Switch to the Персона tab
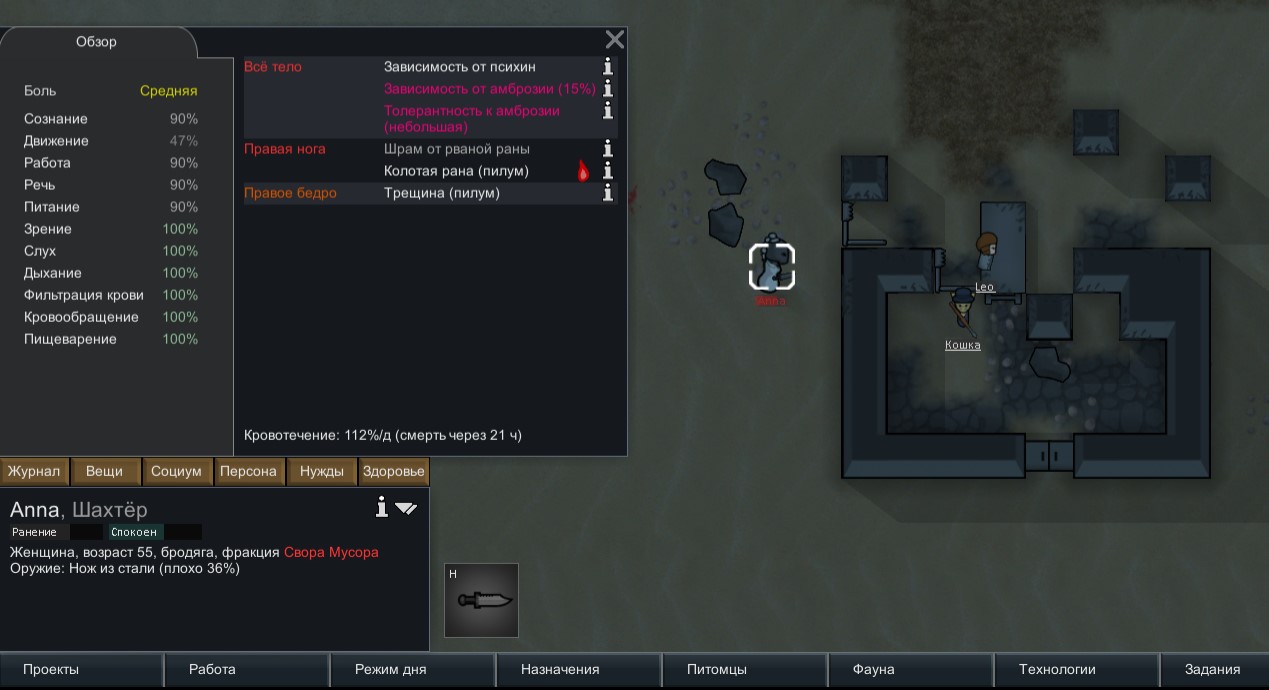This screenshot has height=690, width=1269. (x=248, y=471)
